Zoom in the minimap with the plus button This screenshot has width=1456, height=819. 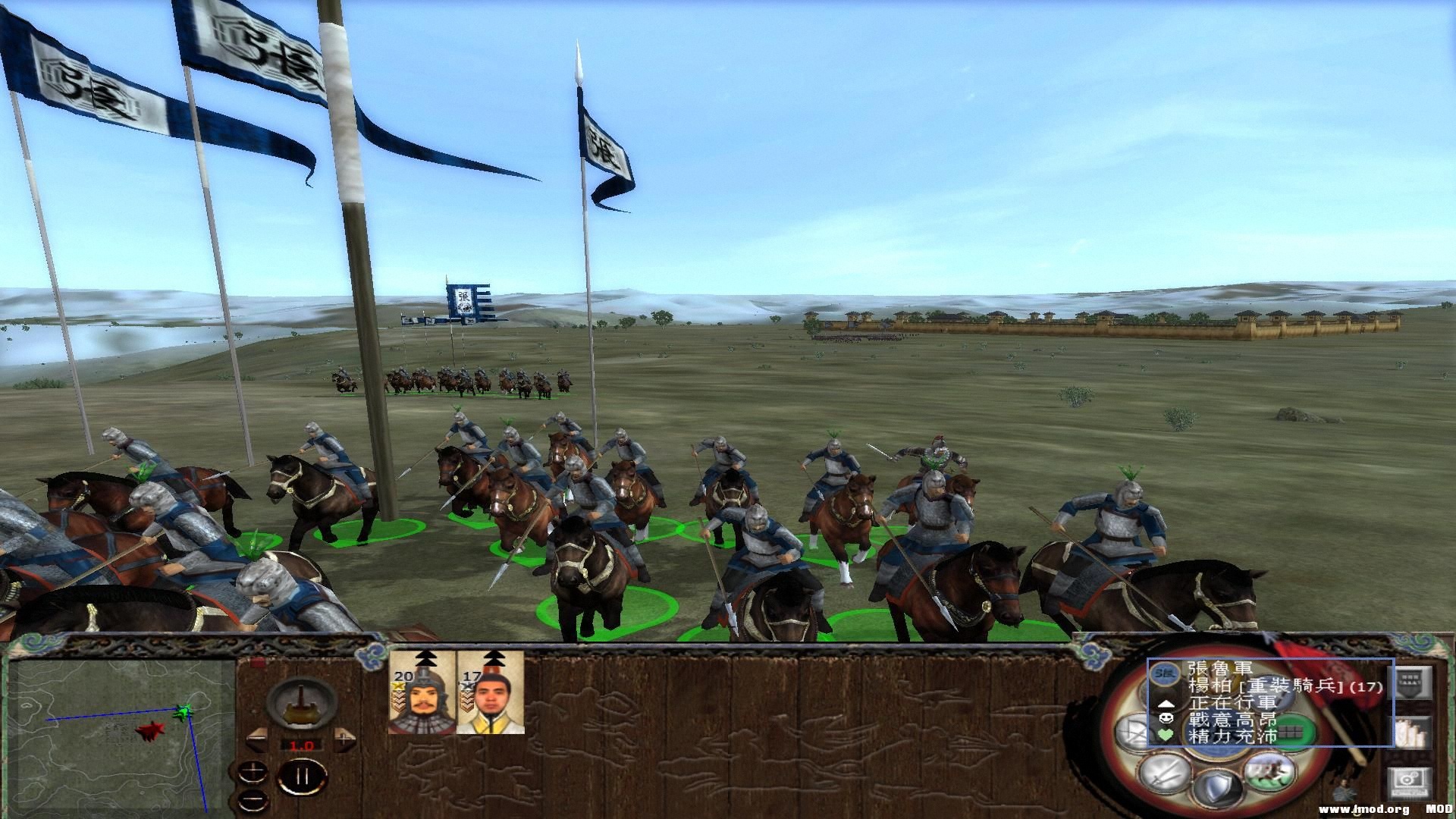tap(253, 772)
